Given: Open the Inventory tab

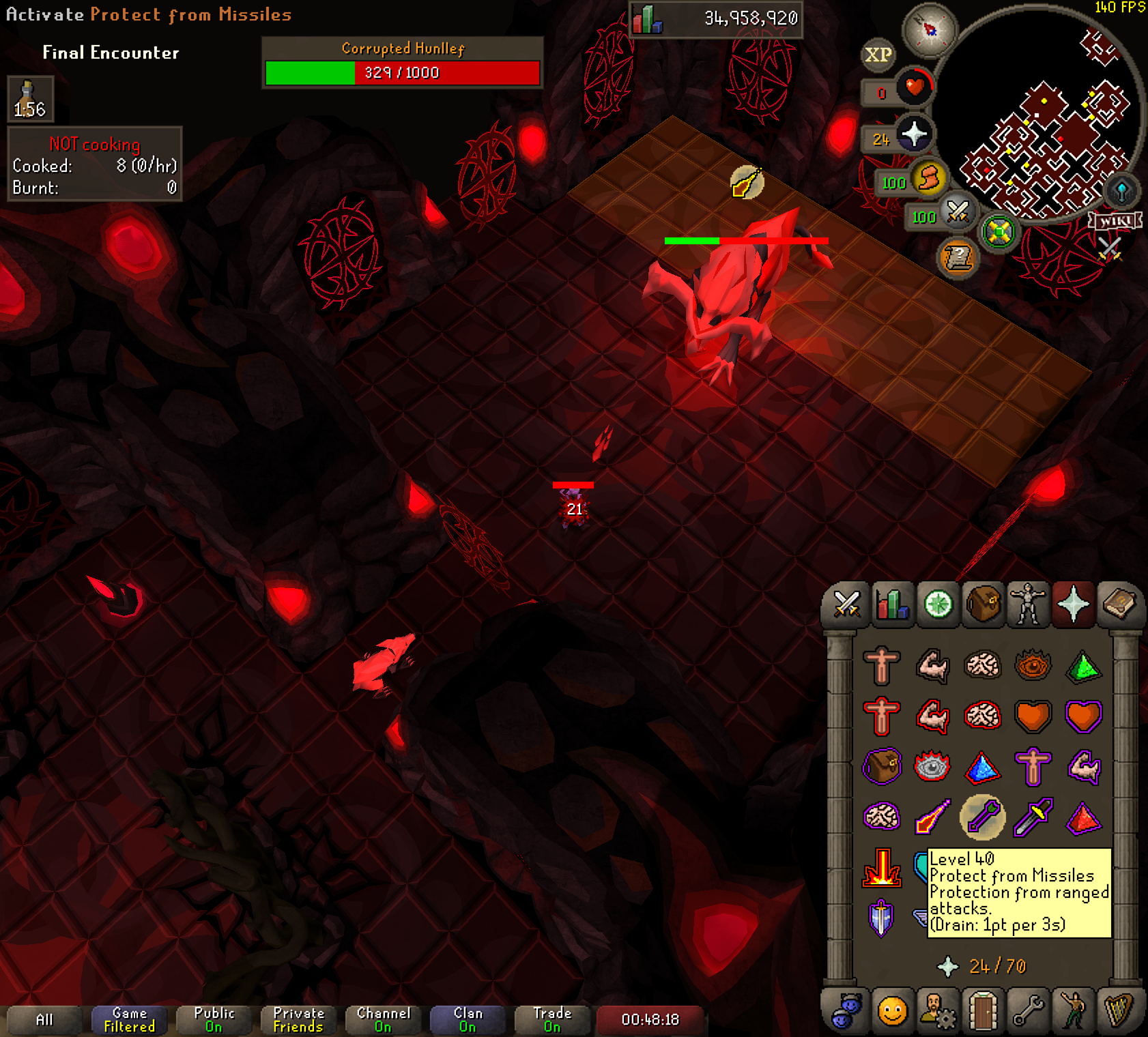Looking at the screenshot, I should [x=983, y=604].
